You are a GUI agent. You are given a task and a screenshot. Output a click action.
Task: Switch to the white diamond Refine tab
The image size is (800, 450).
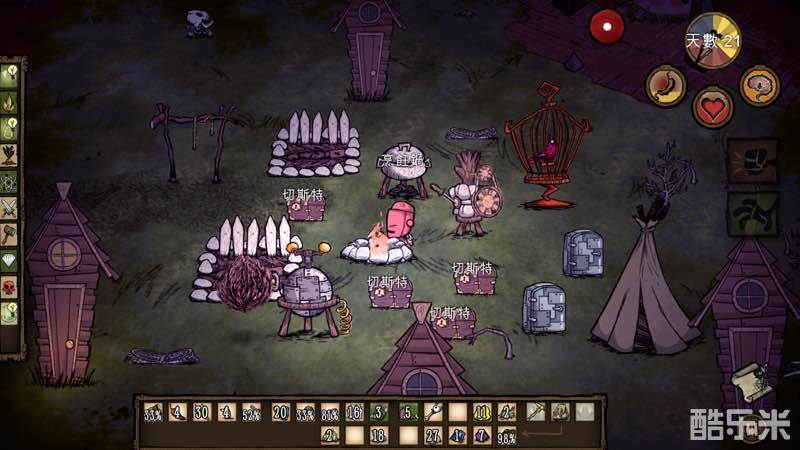click(x=11, y=260)
